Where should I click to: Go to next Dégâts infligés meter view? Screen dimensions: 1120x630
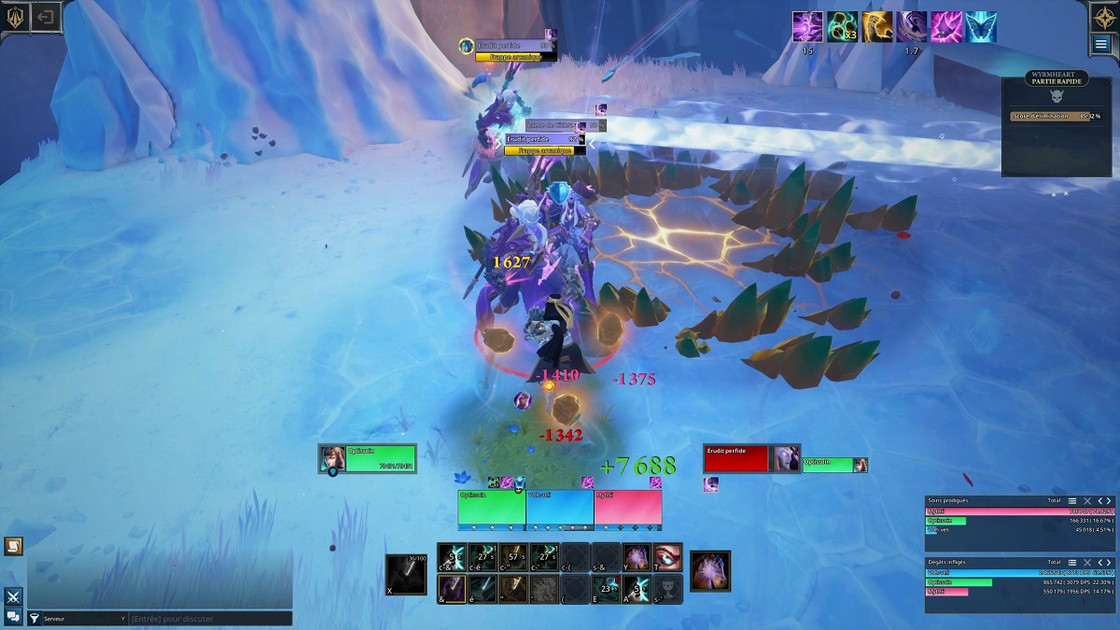pyautogui.click(x=1109, y=563)
